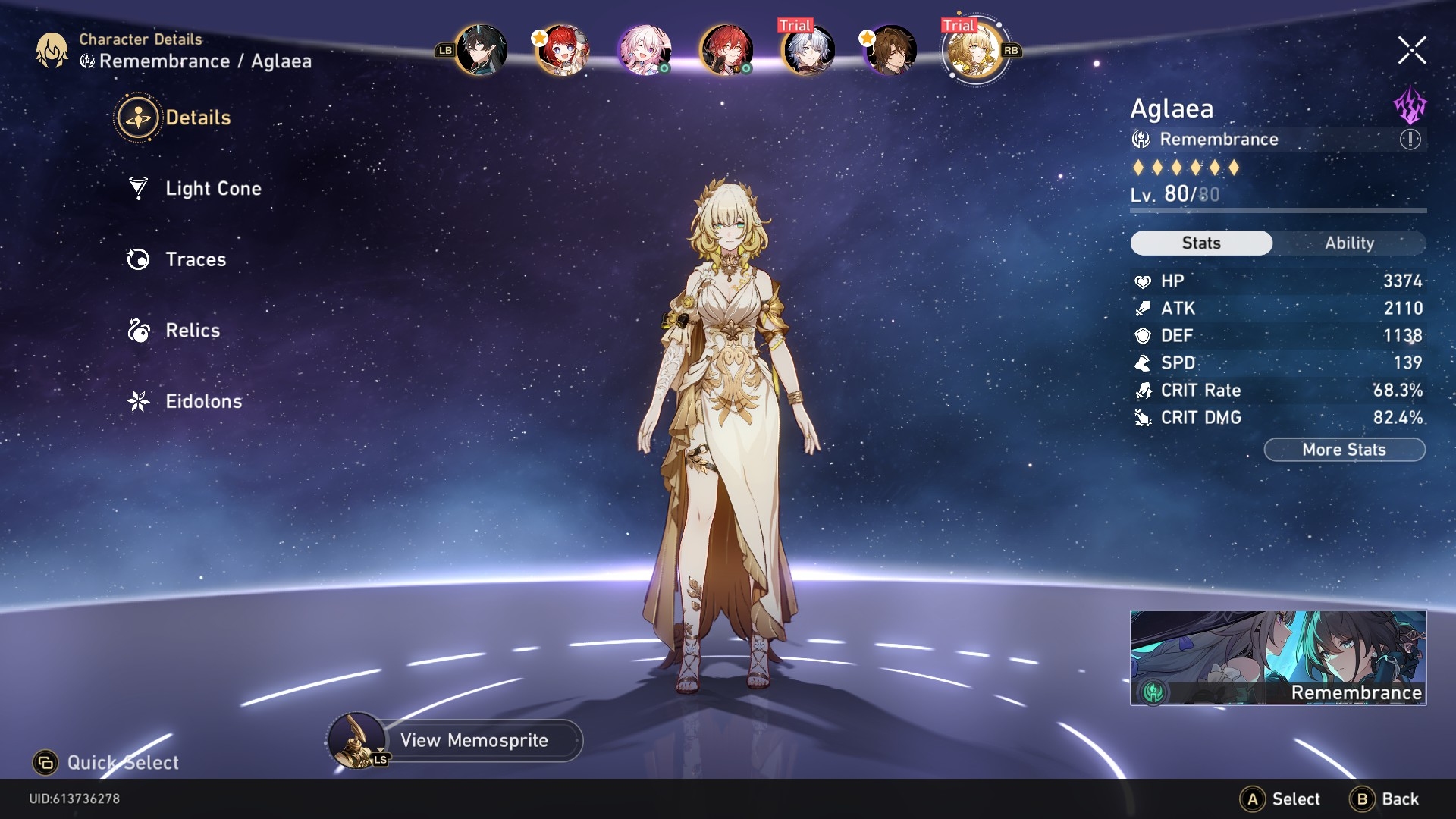This screenshot has width=1456, height=819.
Task: Open the Light Cone section
Action: [x=213, y=189]
